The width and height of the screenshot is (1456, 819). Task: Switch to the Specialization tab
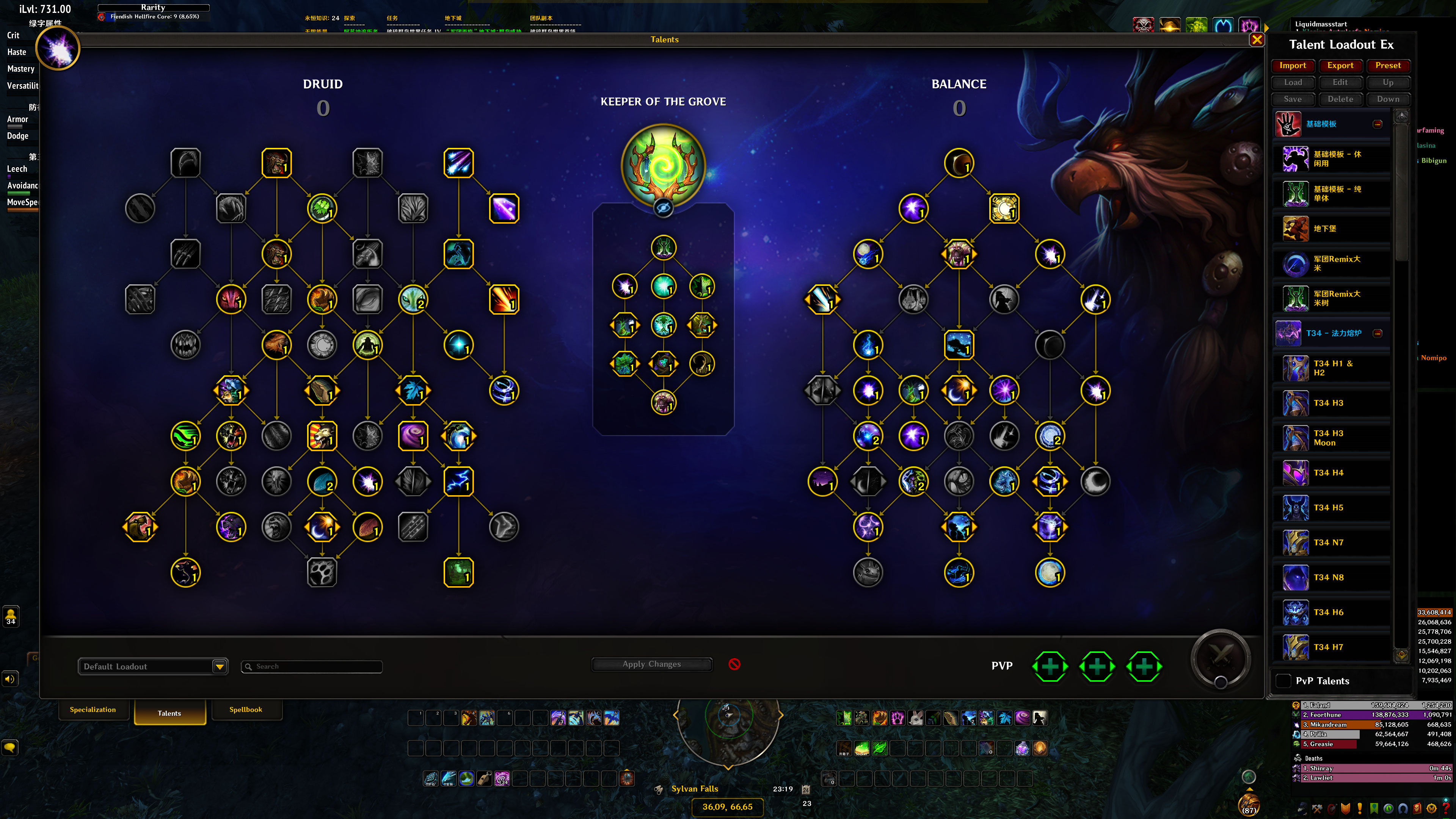click(93, 710)
